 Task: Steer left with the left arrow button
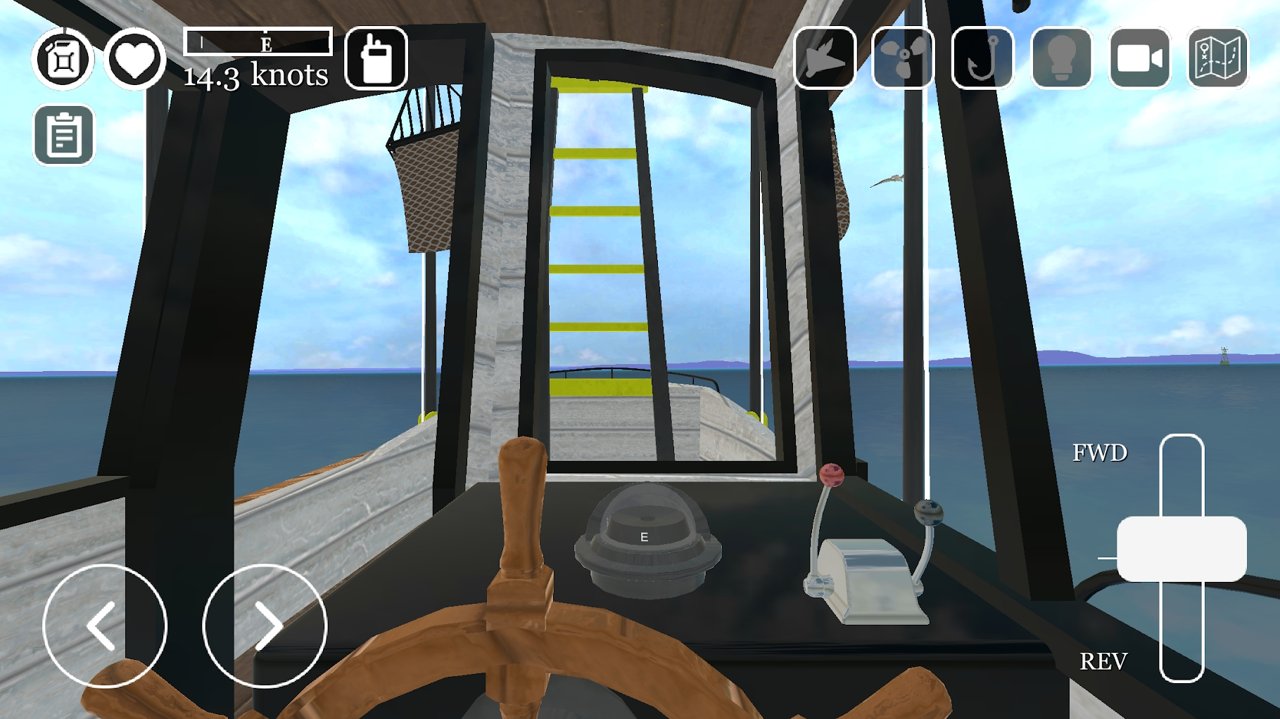click(105, 626)
